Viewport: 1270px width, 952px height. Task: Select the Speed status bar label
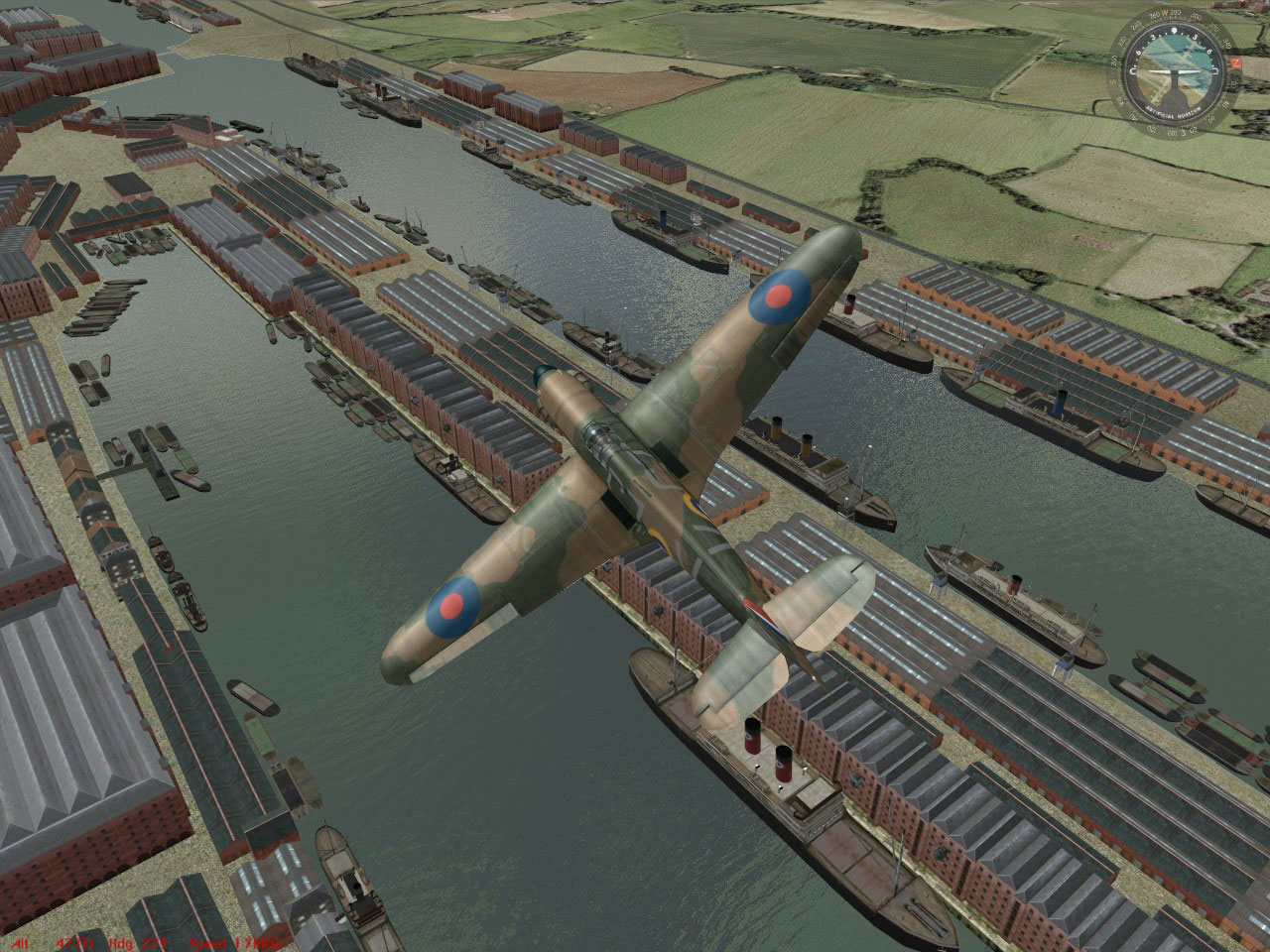coord(208,943)
